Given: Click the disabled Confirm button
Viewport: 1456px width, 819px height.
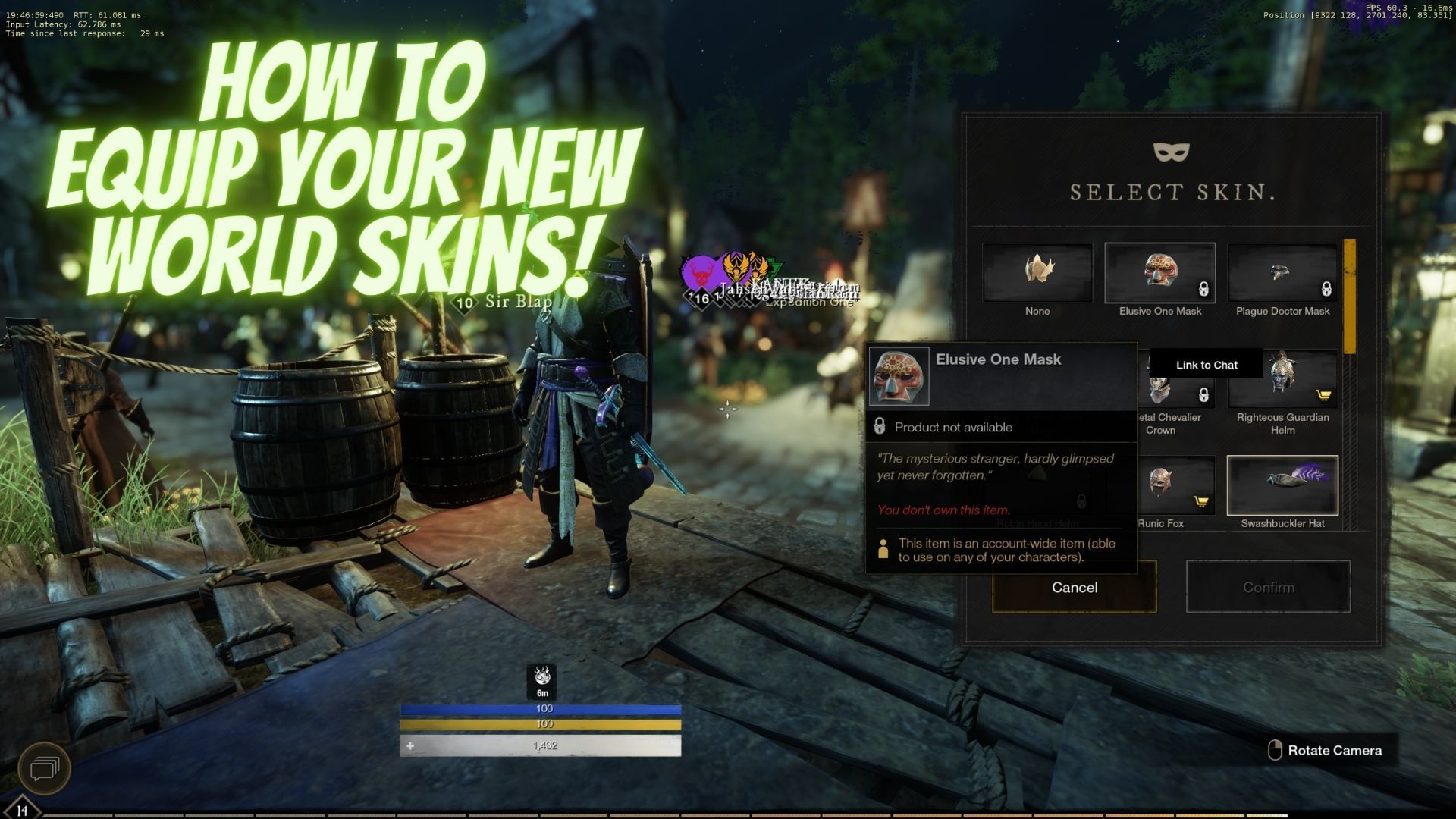Looking at the screenshot, I should coord(1268,586).
